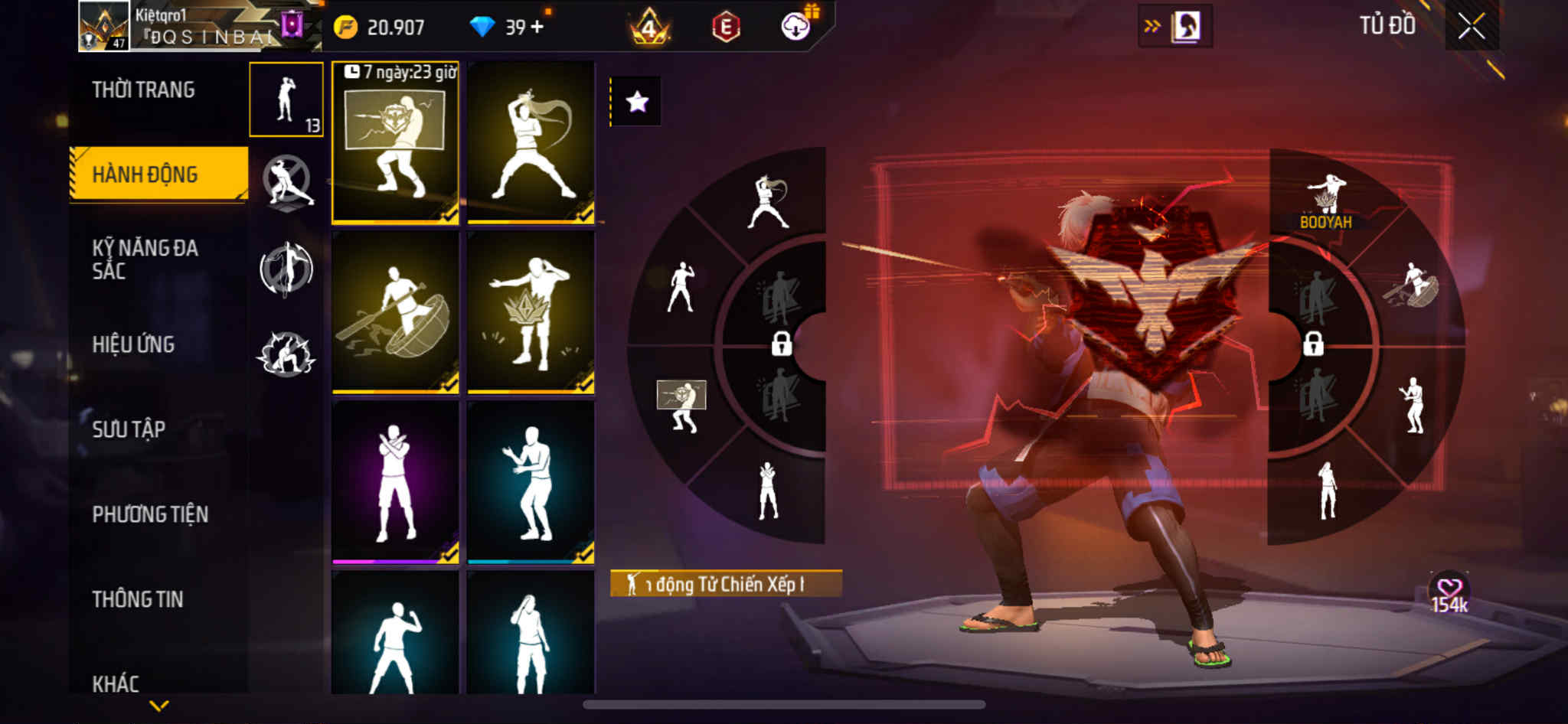Viewport: 1568px width, 724px height.
Task: Choose the long-hair sword pose emote
Action: 531,143
